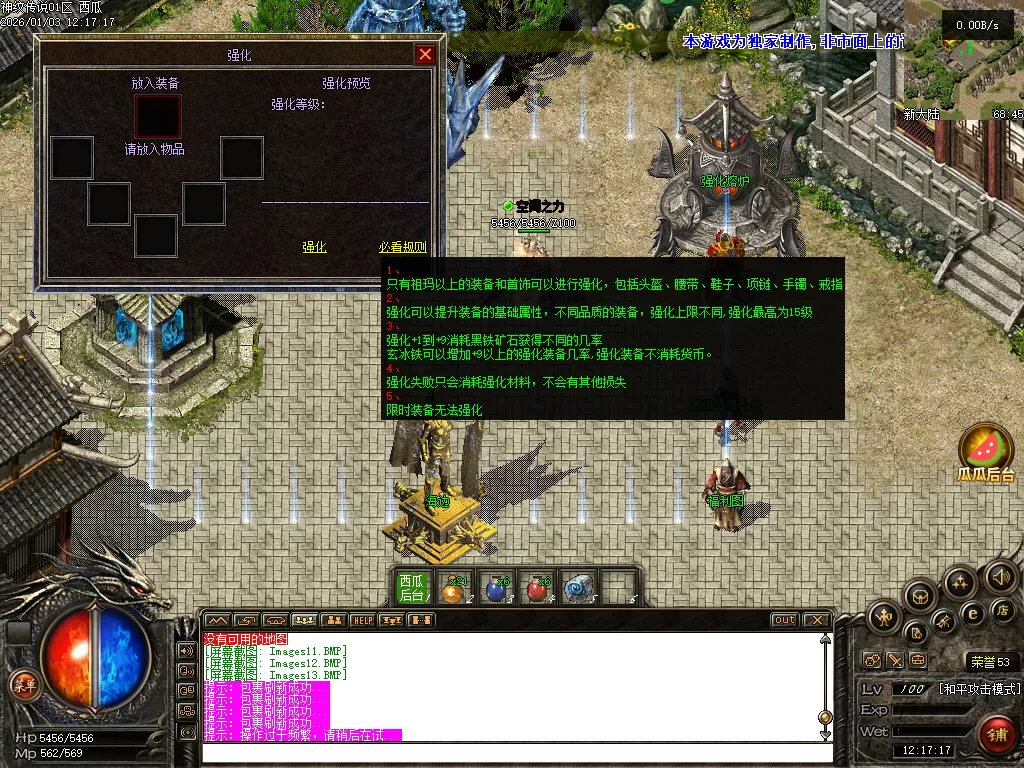
Task: Use the orange potion in hotbar
Action: tap(453, 589)
